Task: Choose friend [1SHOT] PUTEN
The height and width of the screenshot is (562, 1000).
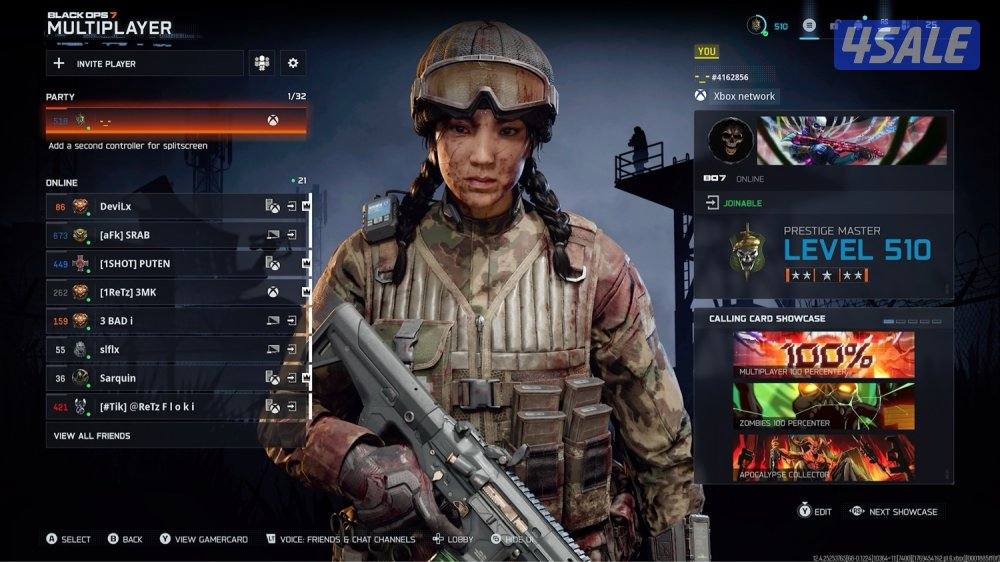Action: click(160, 264)
